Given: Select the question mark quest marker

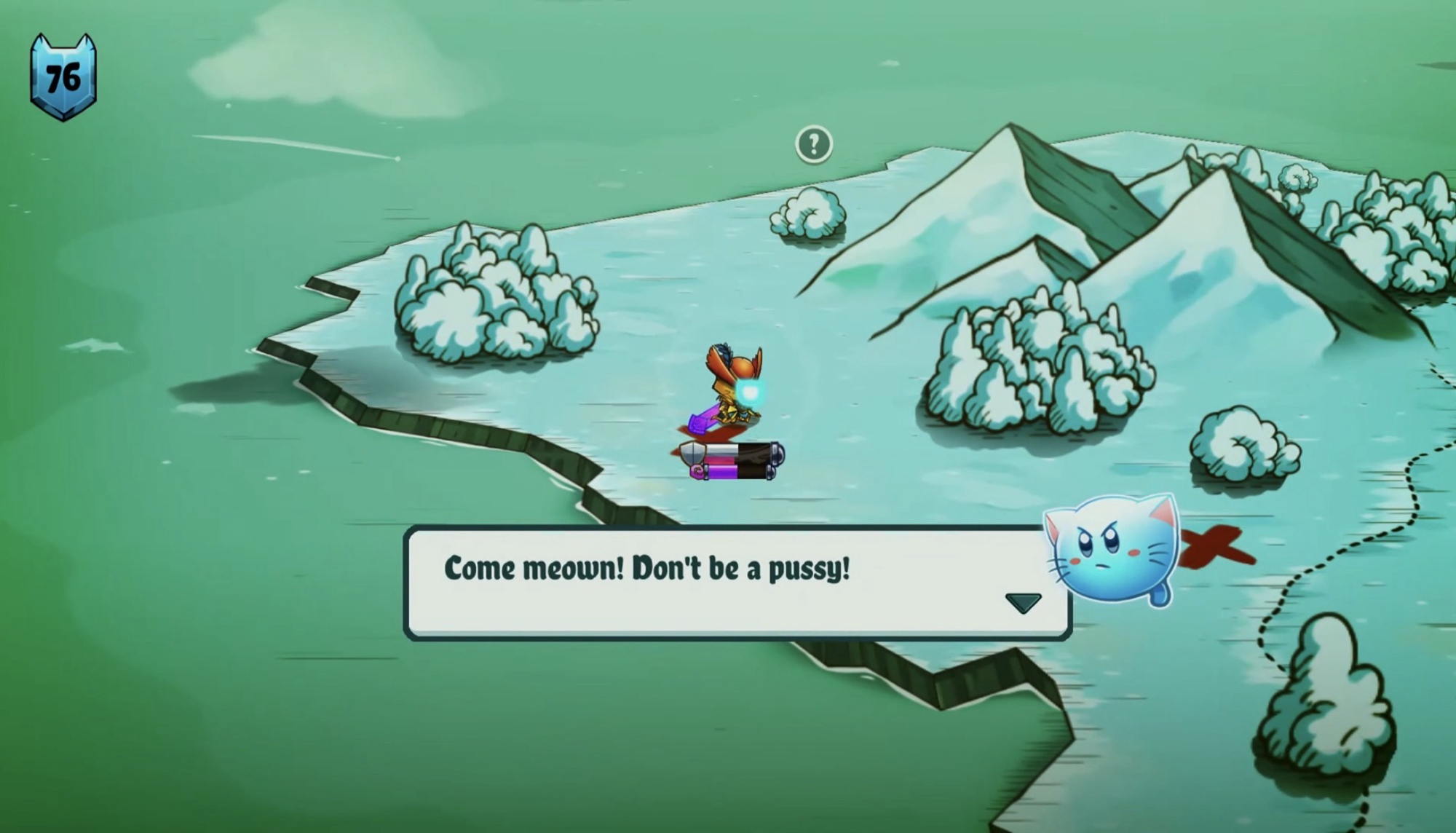Looking at the screenshot, I should click(813, 144).
